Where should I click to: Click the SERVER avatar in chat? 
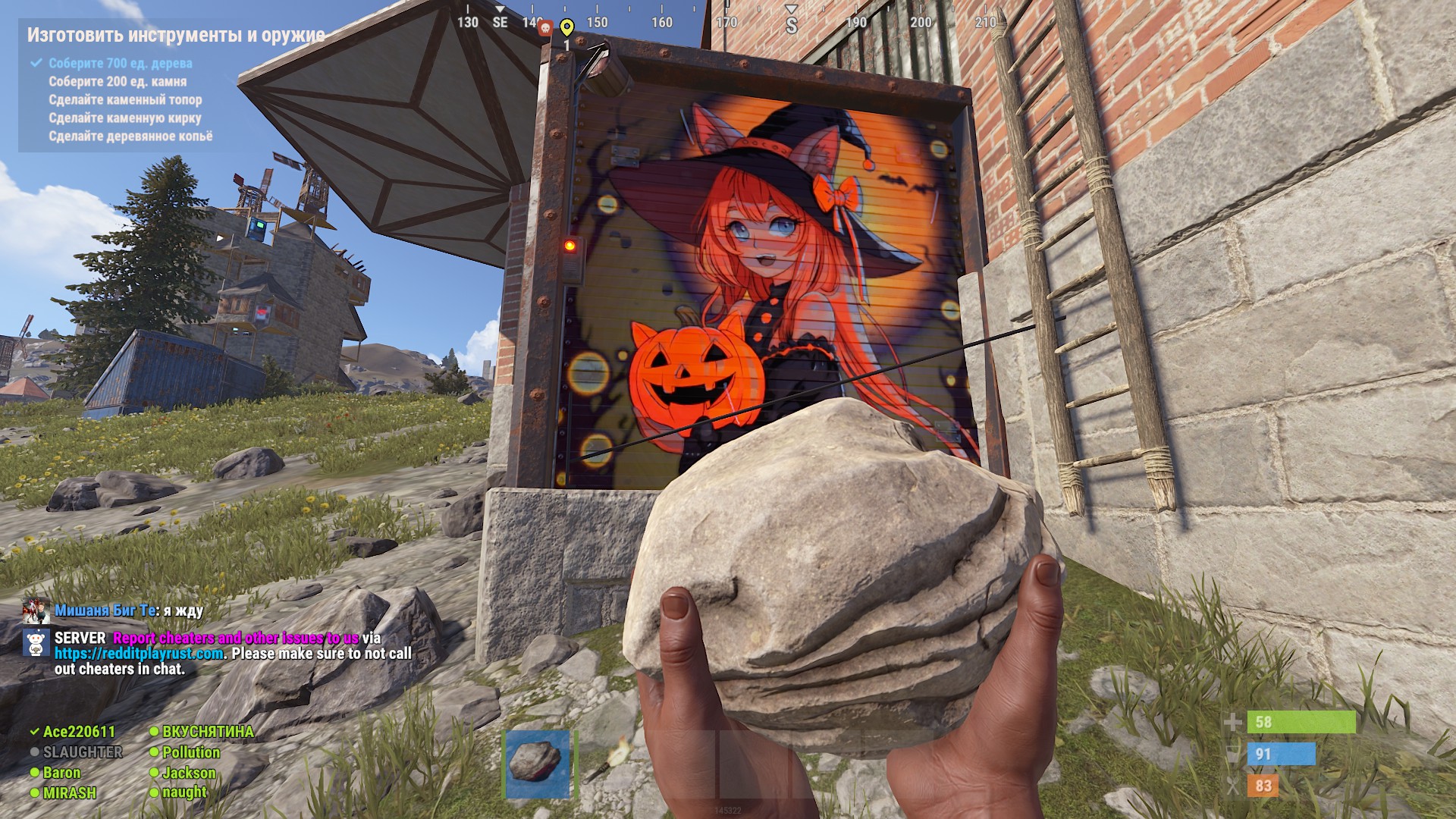(x=36, y=643)
